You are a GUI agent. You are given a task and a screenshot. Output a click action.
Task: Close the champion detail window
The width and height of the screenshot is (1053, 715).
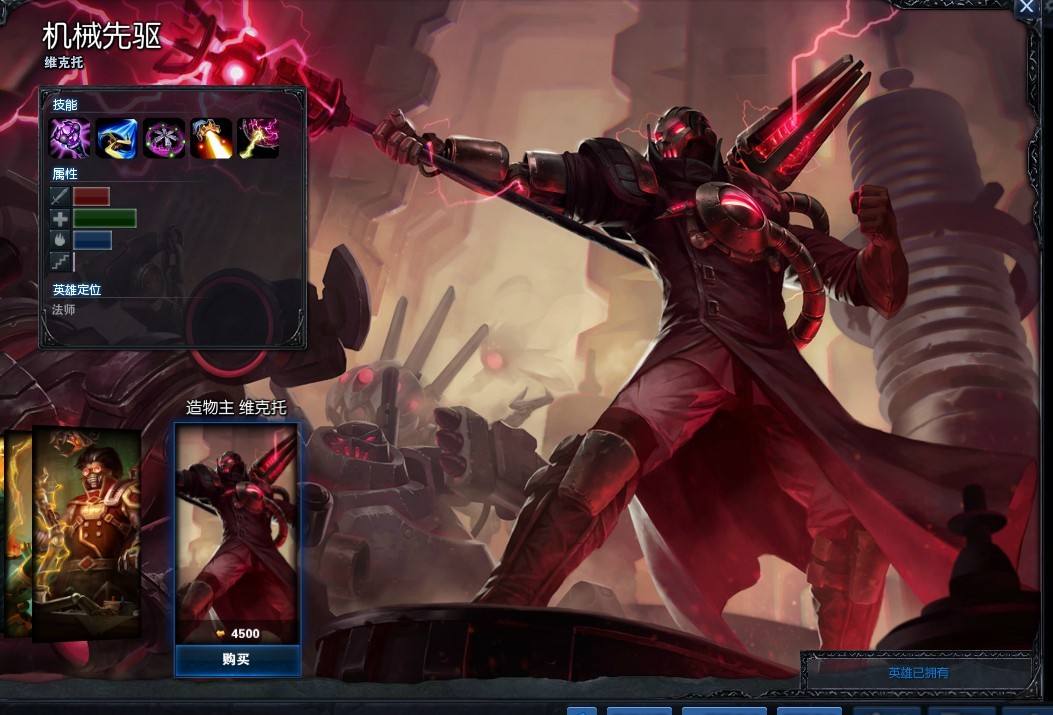tap(1028, 8)
